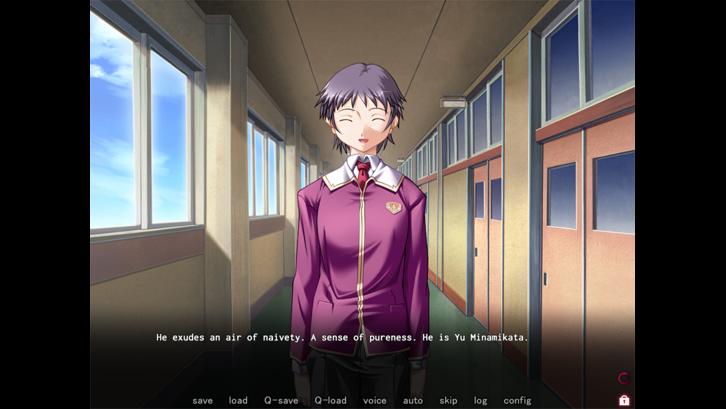Screen dimensions: 726x409
Task: Quick save with Q-save
Action: [281, 400]
